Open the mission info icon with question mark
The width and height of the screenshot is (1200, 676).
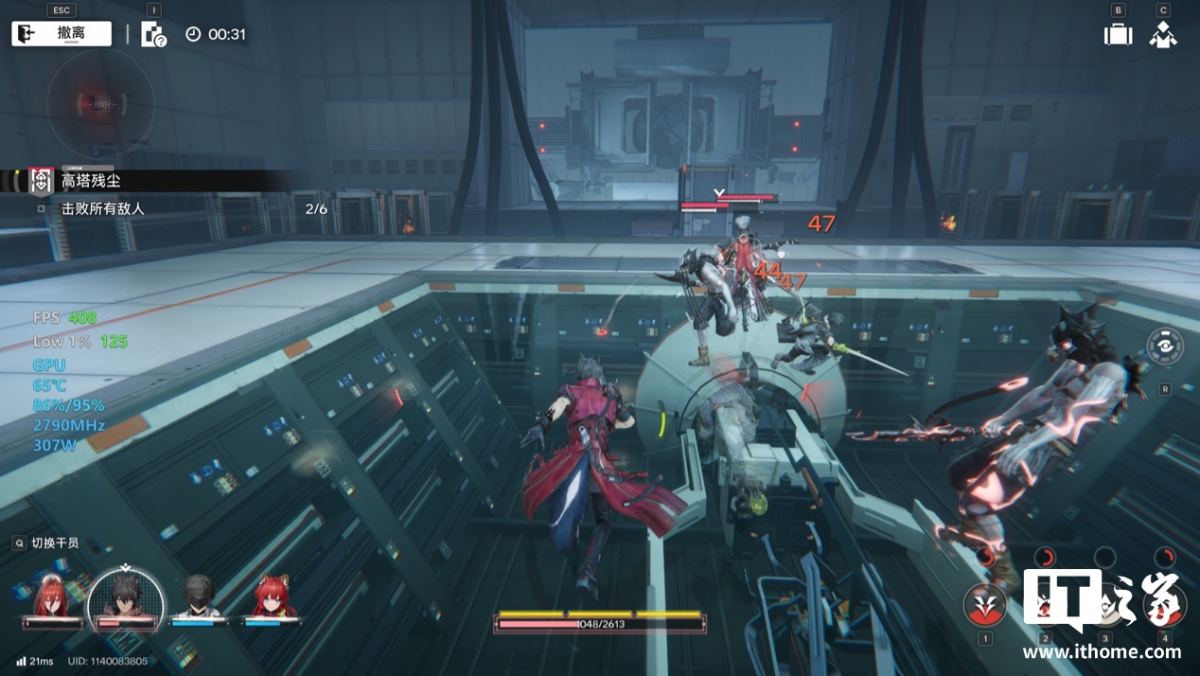tap(153, 34)
